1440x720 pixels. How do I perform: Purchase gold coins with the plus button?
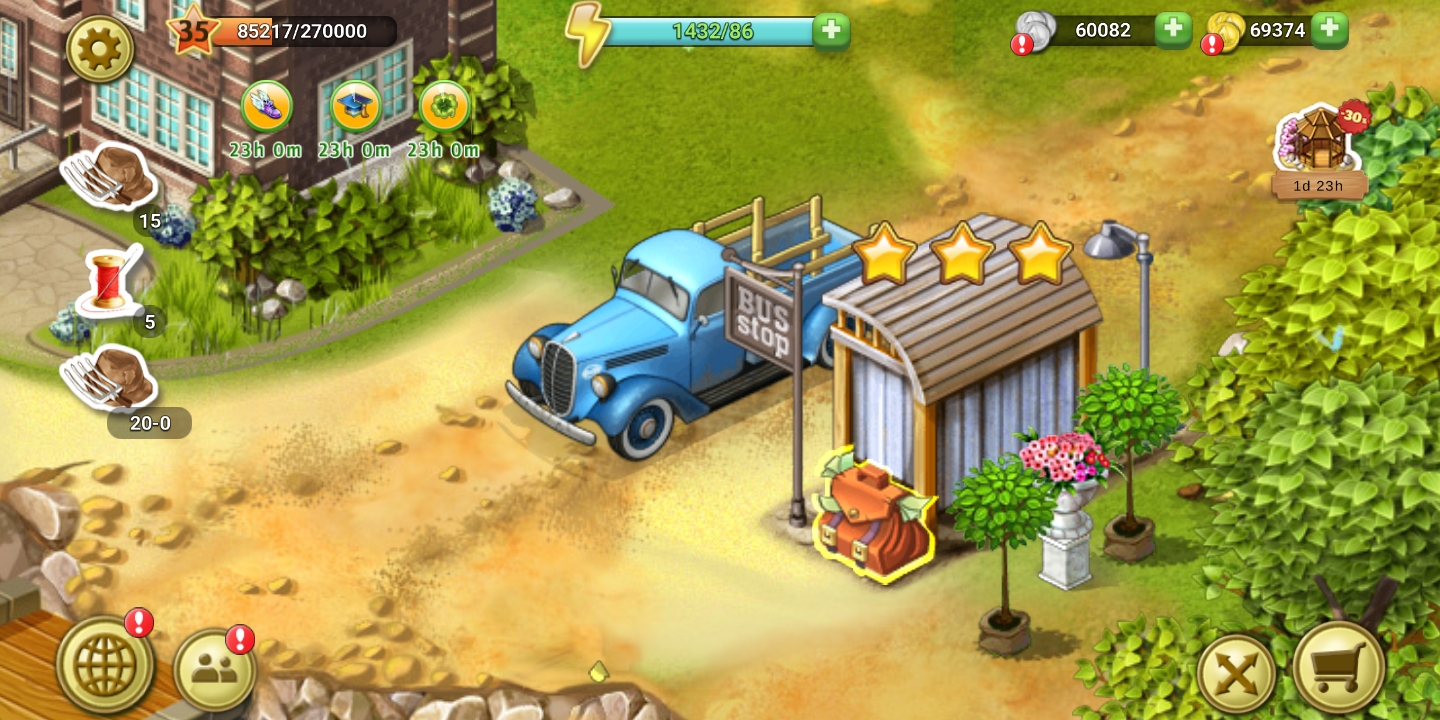(1329, 30)
